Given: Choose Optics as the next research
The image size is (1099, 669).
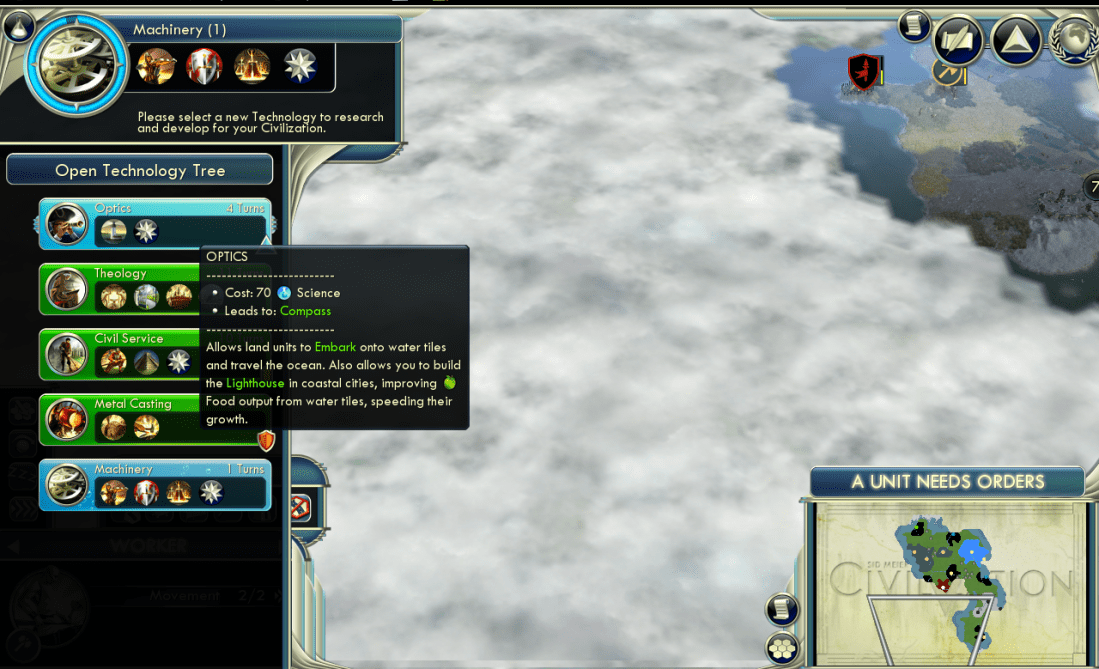Looking at the screenshot, I should click(x=155, y=223).
